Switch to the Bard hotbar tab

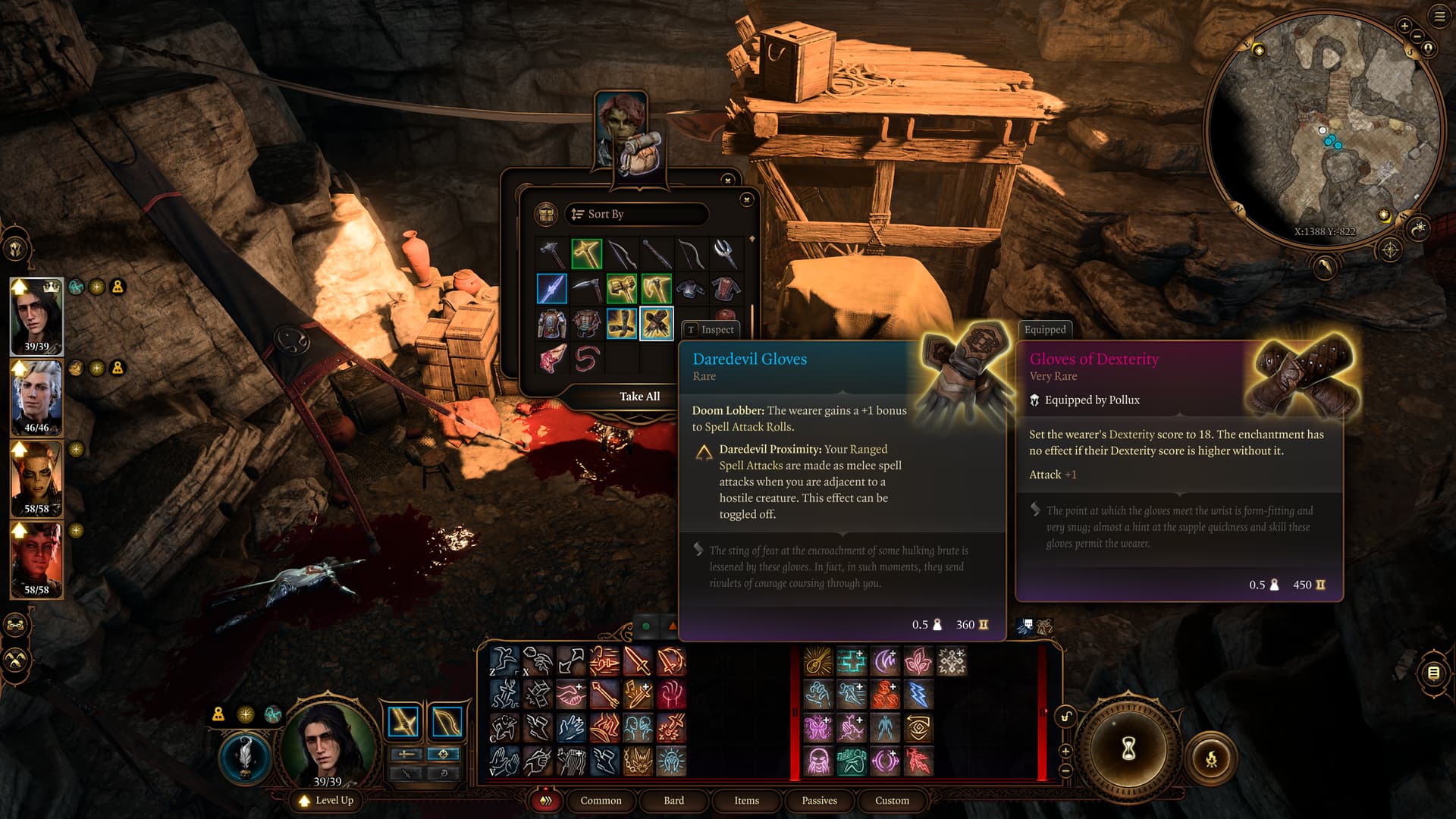tap(673, 800)
